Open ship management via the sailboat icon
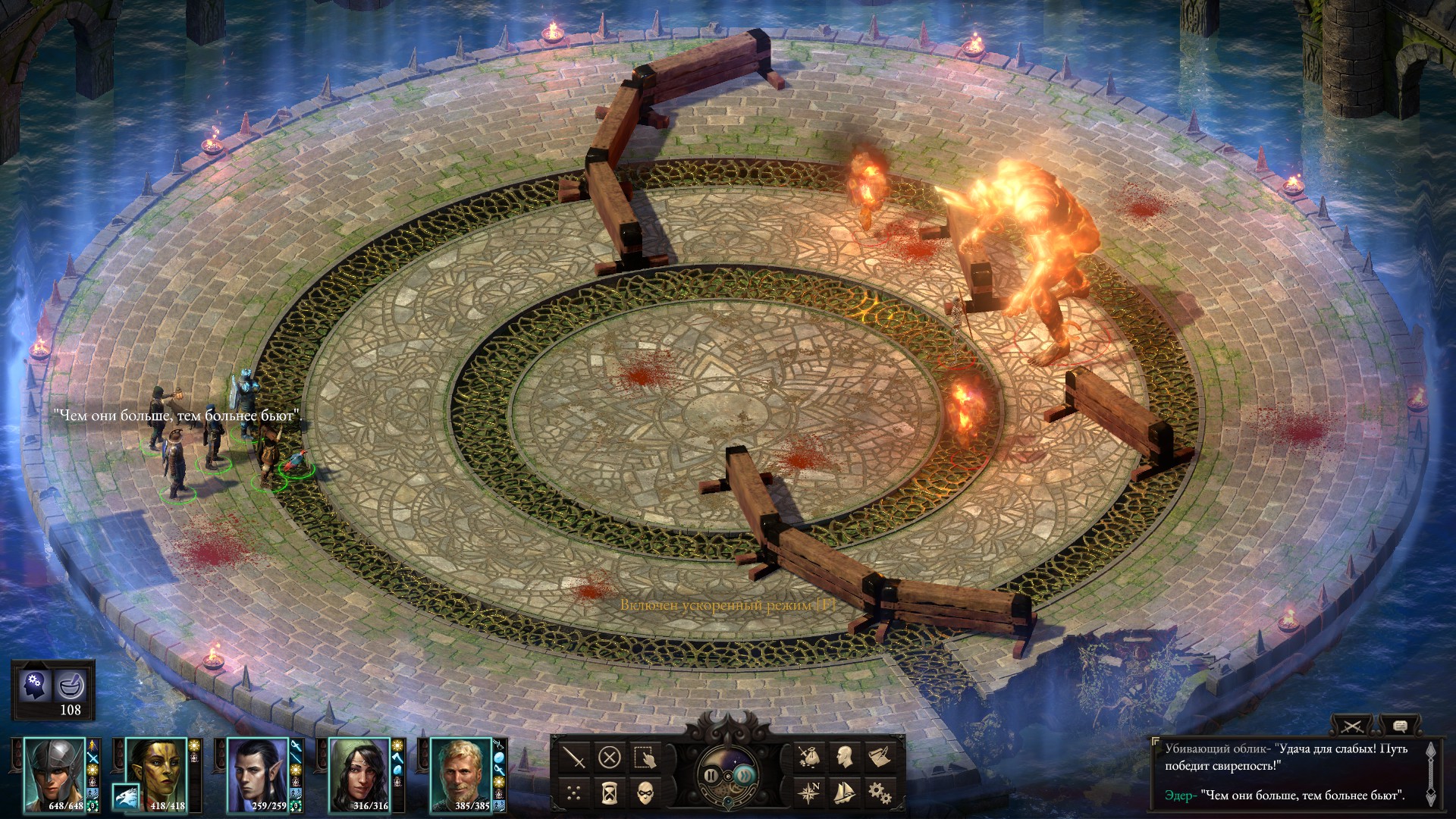 pyautogui.click(x=845, y=793)
